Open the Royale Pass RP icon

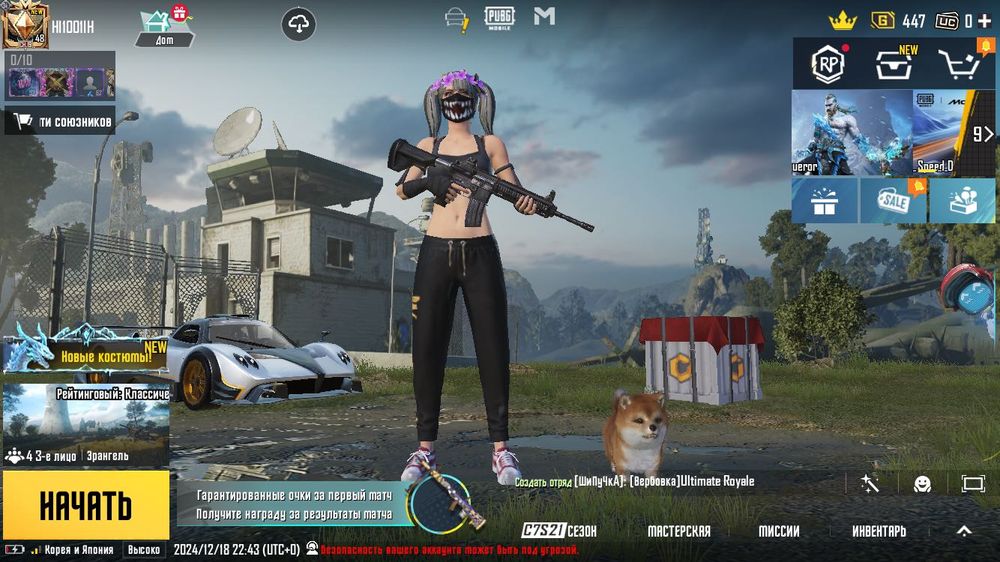click(x=828, y=64)
